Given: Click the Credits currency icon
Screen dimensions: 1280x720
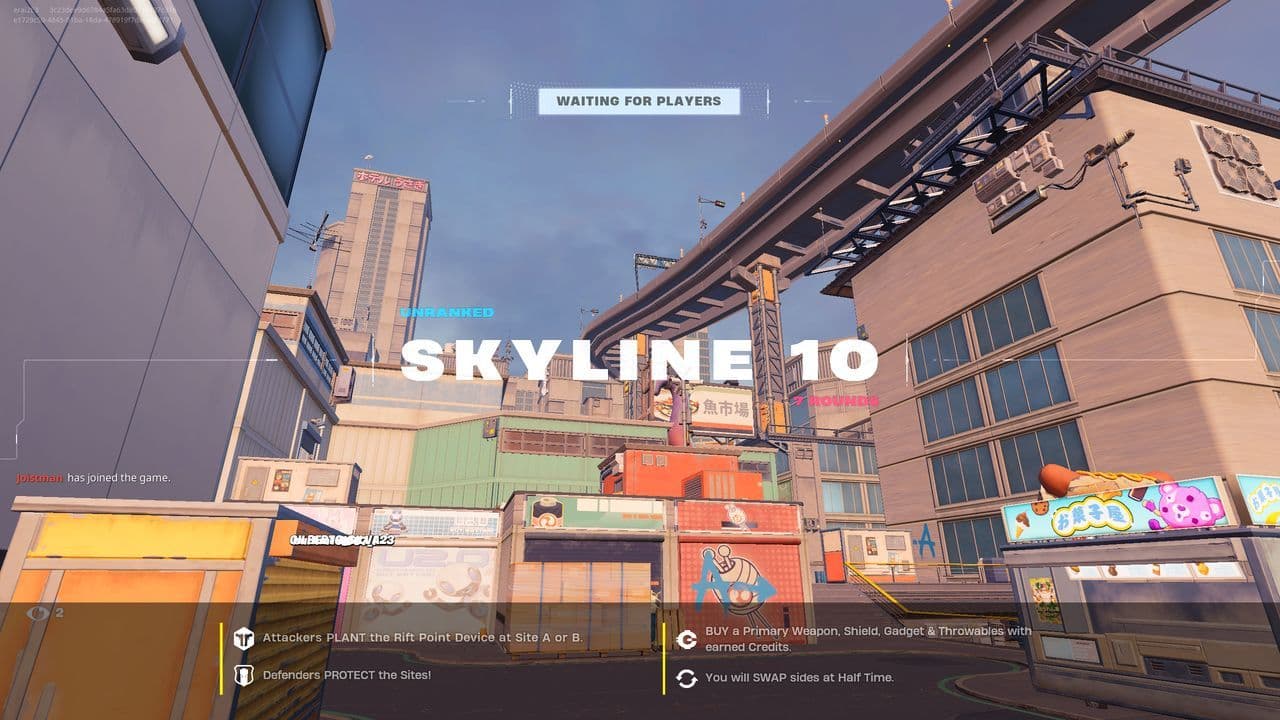Looking at the screenshot, I should [687, 637].
